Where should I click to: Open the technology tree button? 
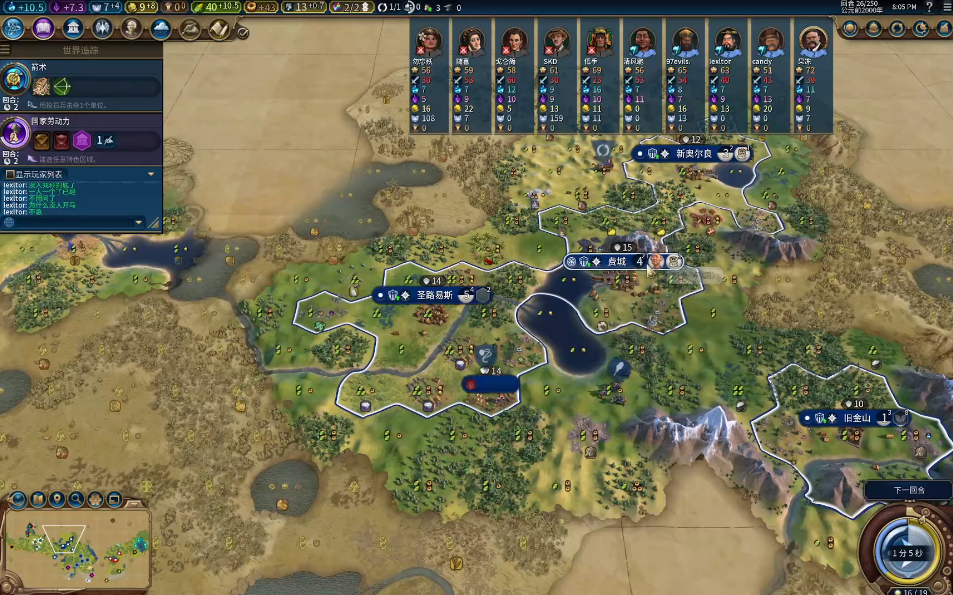tap(14, 28)
